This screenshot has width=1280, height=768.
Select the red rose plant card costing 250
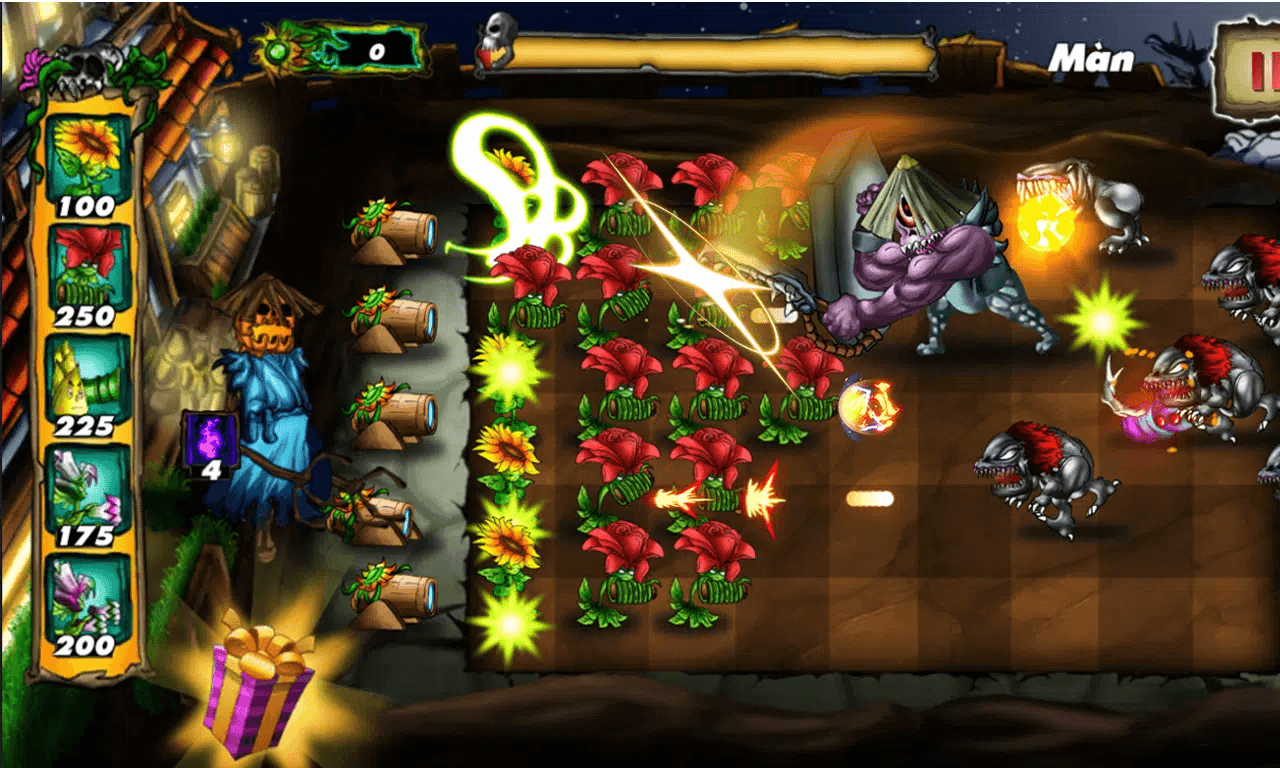(x=86, y=265)
